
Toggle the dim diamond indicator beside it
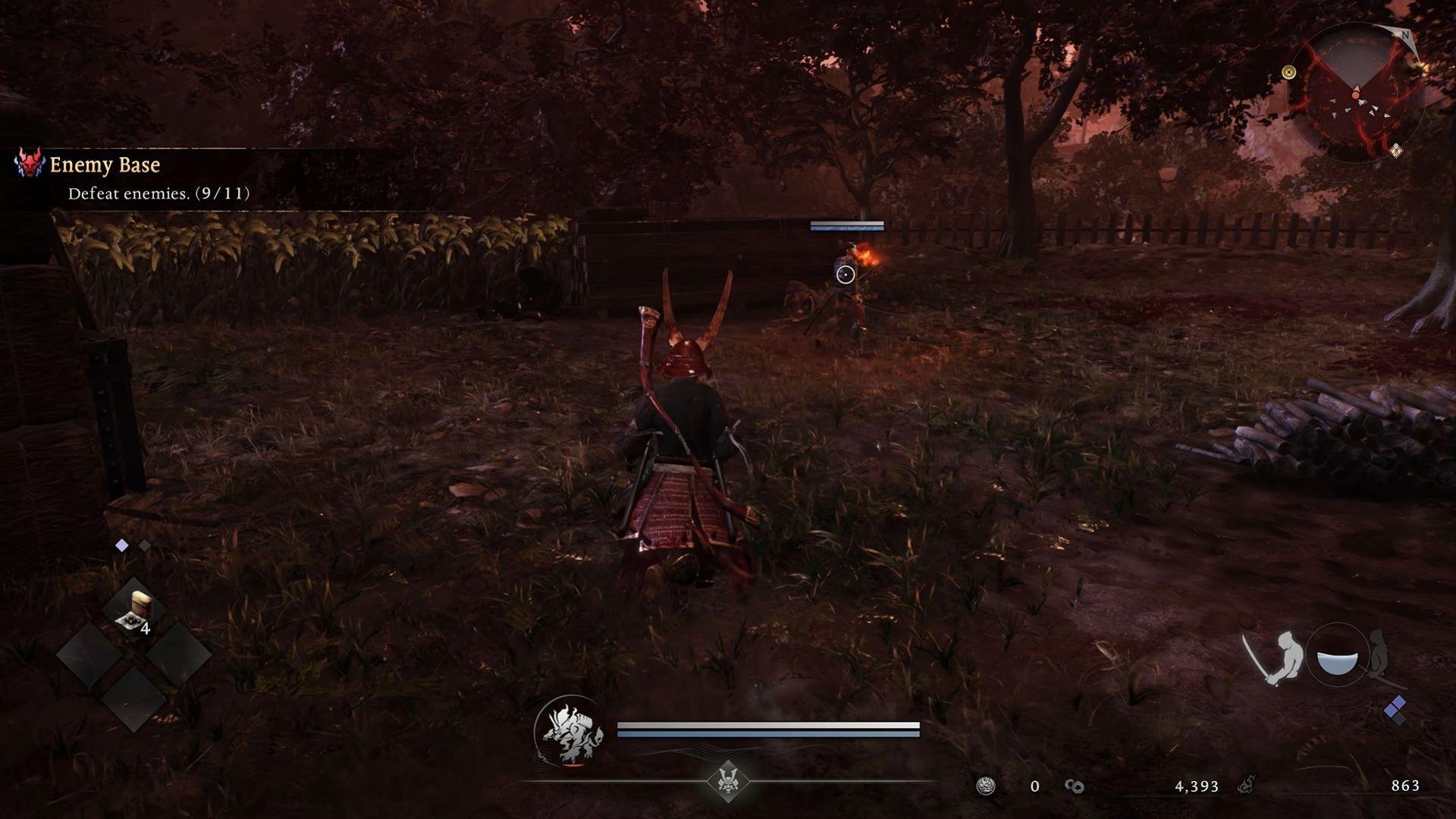(x=144, y=544)
